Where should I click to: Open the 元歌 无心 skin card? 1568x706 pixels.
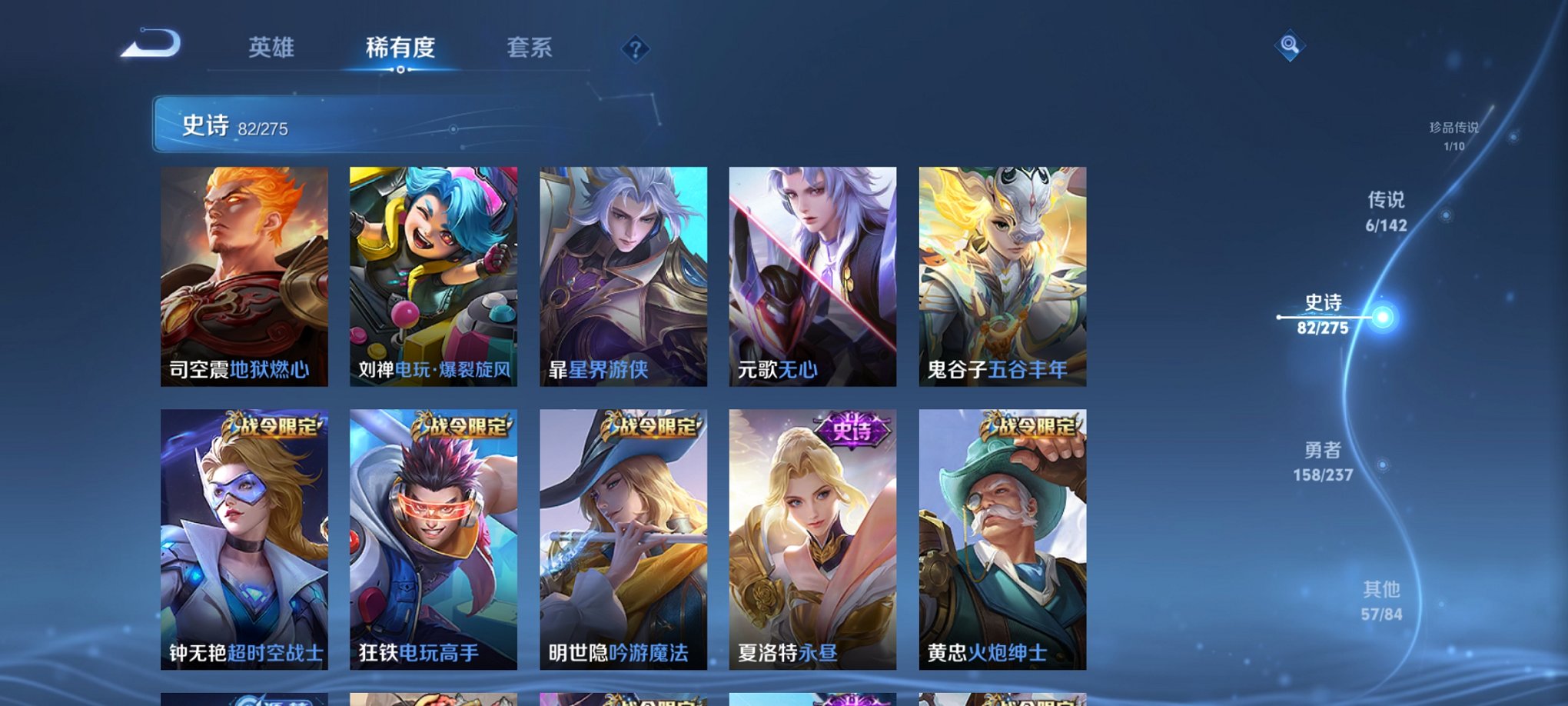point(811,277)
